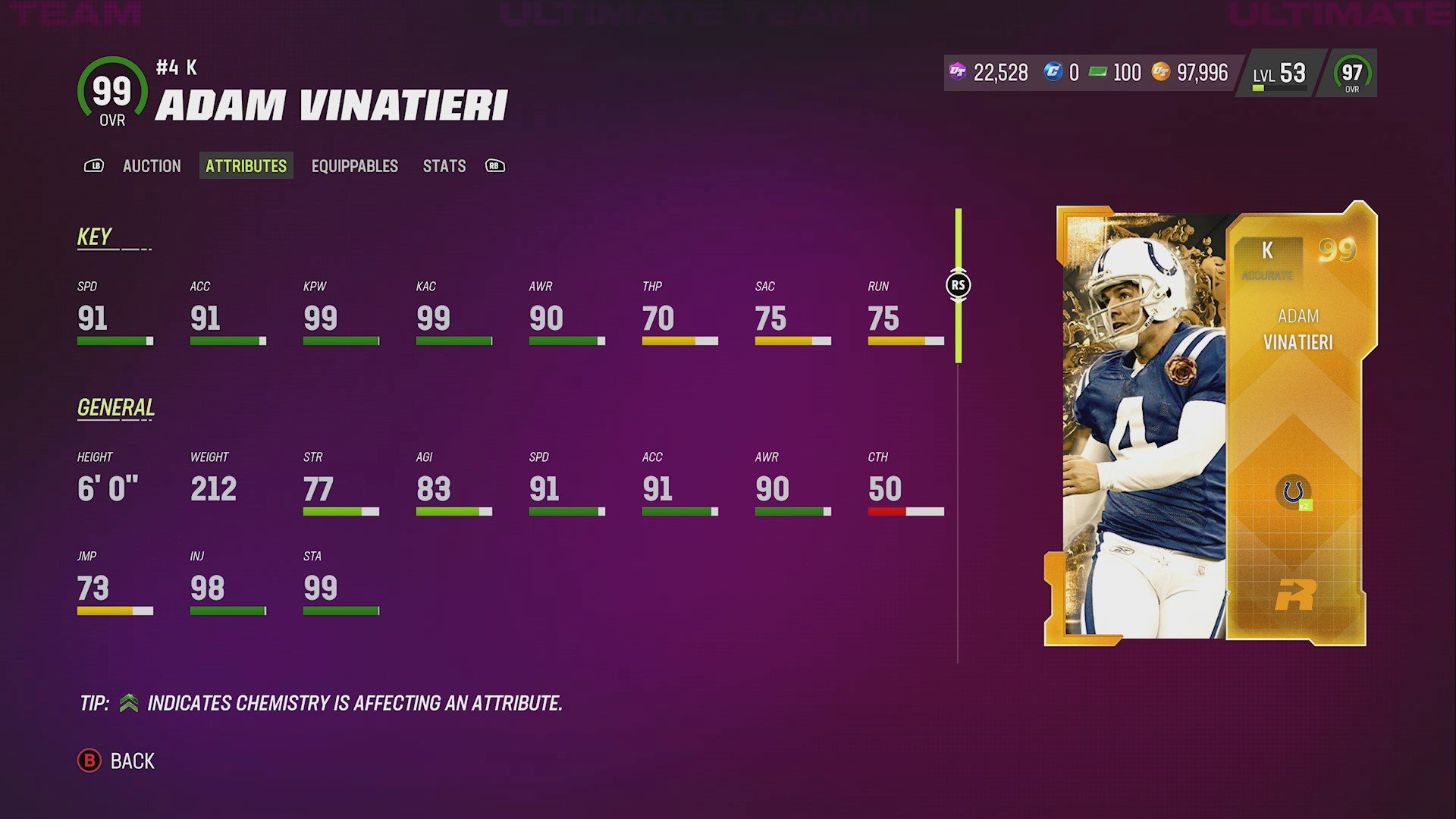Viewport: 1456px width, 819px height.
Task: Open the Auction tab
Action: pyautogui.click(x=152, y=166)
